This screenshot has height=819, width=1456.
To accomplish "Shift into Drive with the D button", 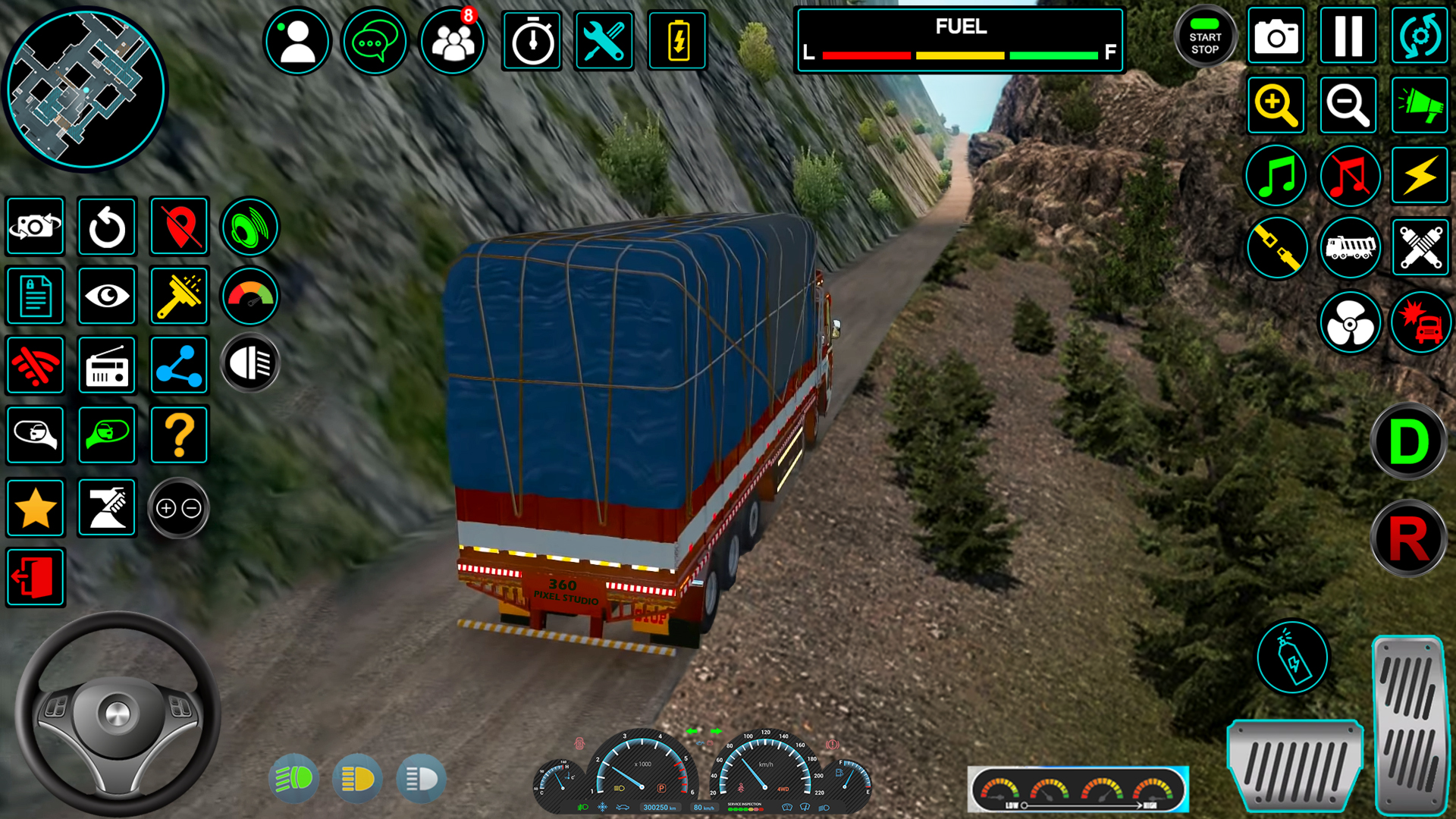I will click(1408, 442).
